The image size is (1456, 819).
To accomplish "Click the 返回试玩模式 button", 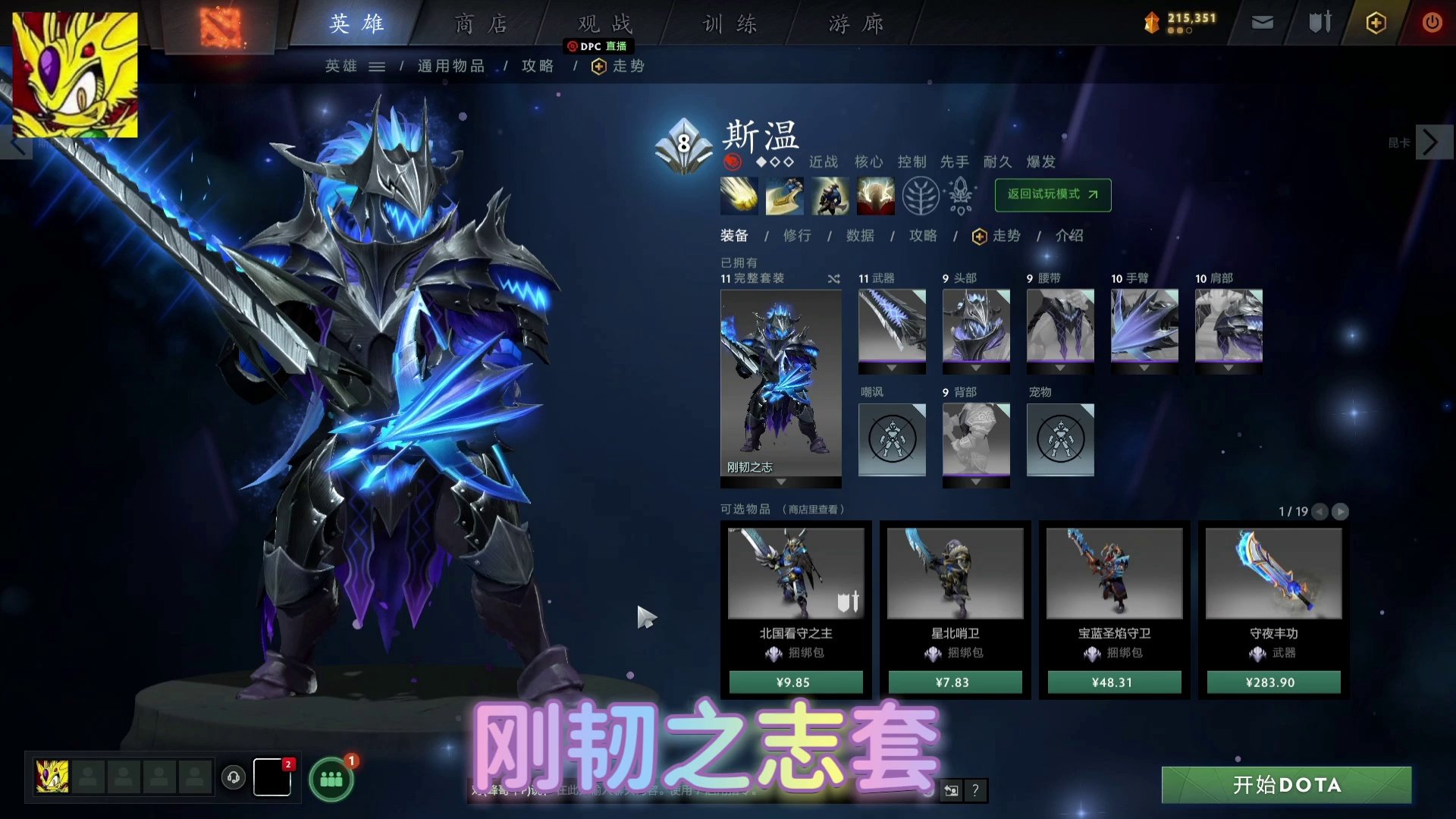I will click(x=1053, y=195).
